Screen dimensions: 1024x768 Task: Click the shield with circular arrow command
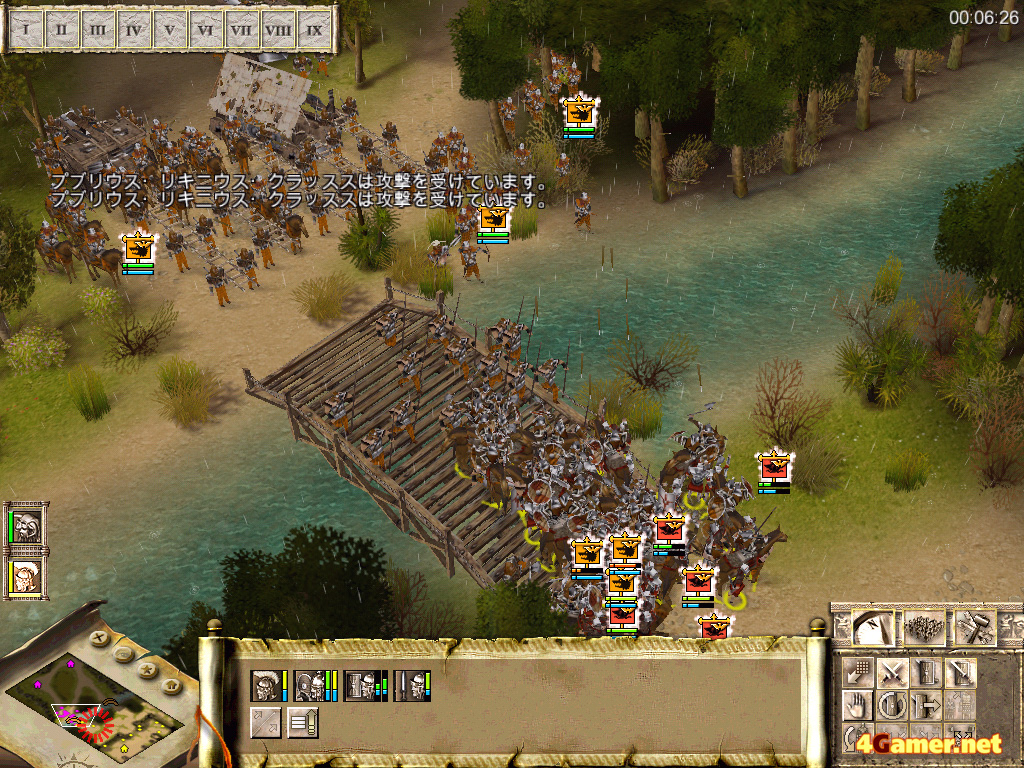tap(892, 706)
